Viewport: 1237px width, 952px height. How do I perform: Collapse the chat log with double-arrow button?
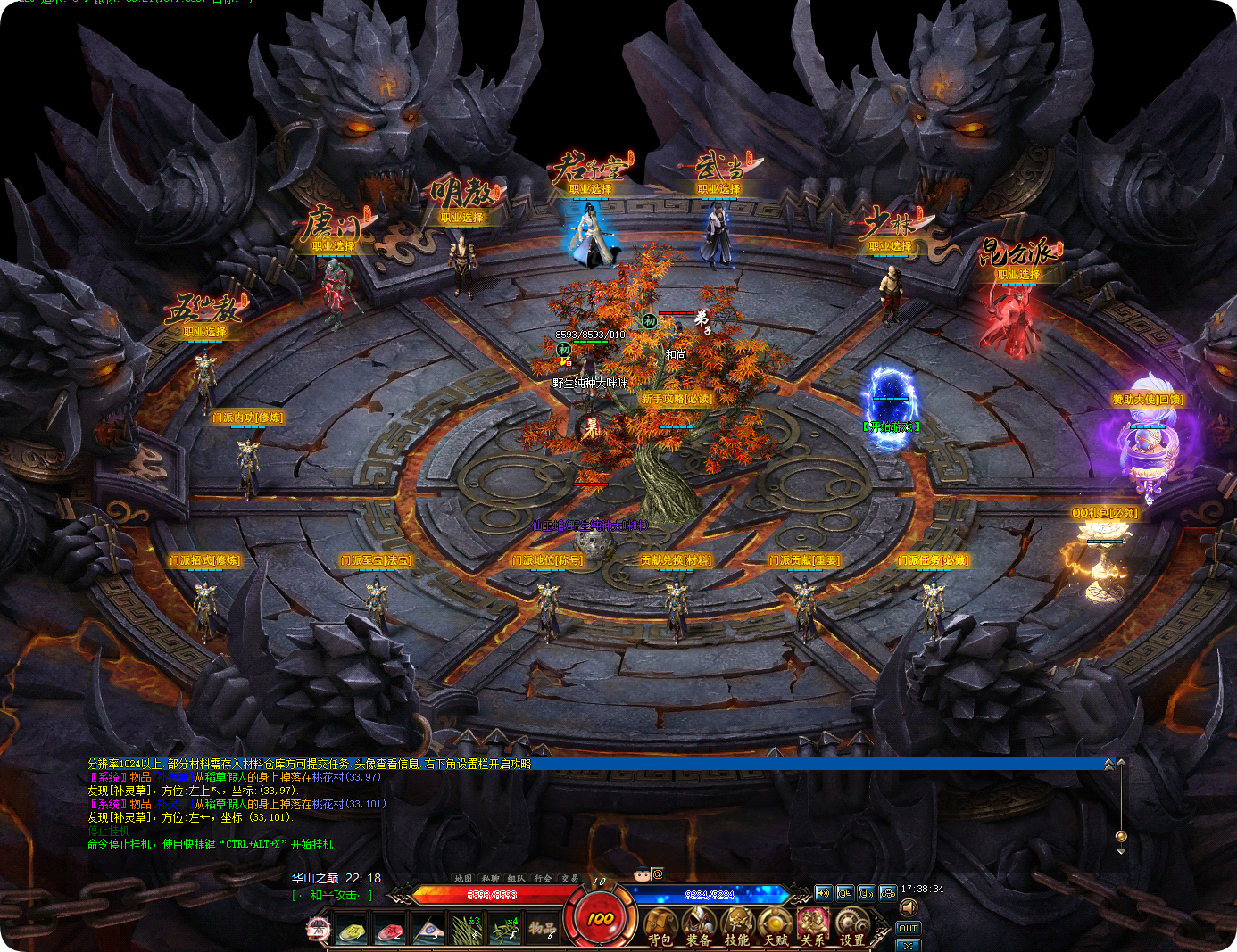point(1109,765)
